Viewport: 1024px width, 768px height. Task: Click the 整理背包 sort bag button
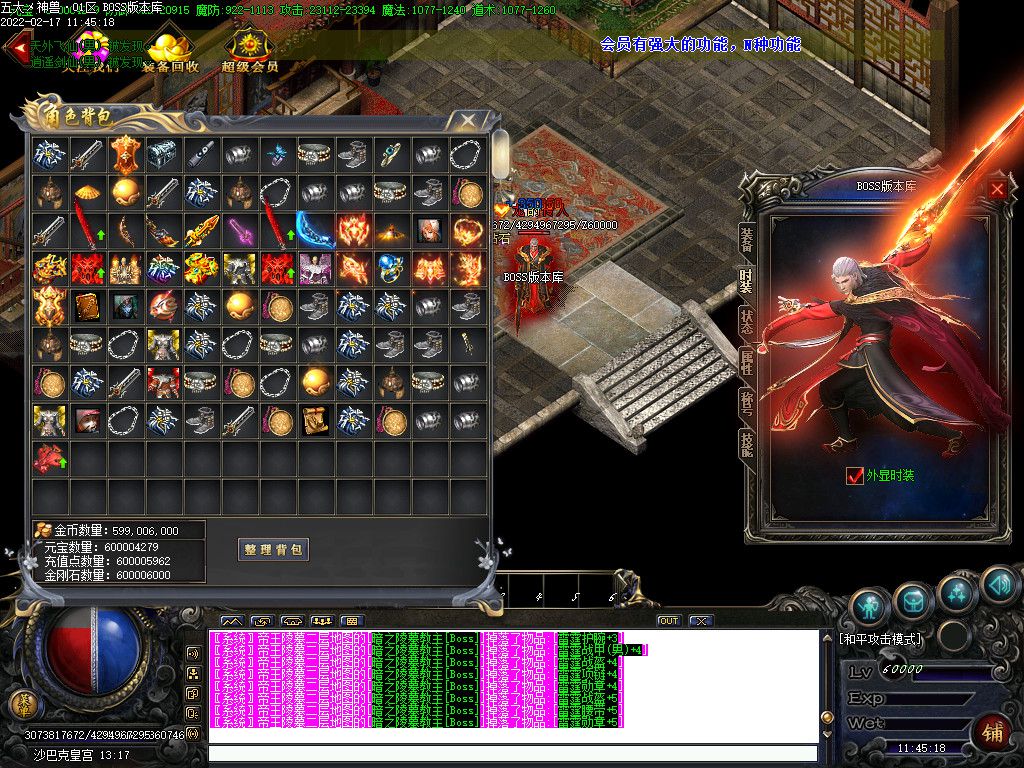(273, 549)
